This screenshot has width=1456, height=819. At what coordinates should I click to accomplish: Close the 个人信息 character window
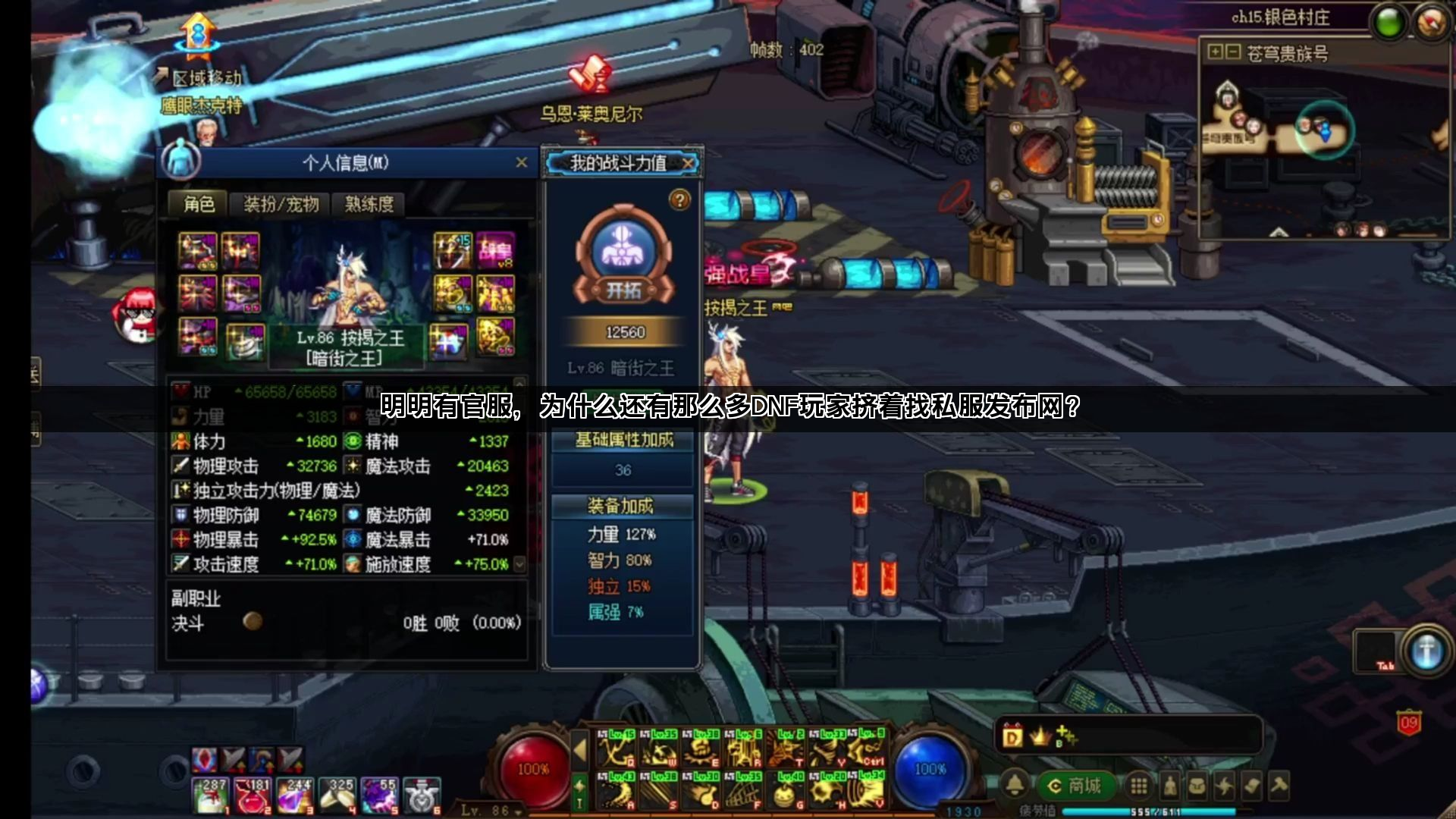coord(521,162)
